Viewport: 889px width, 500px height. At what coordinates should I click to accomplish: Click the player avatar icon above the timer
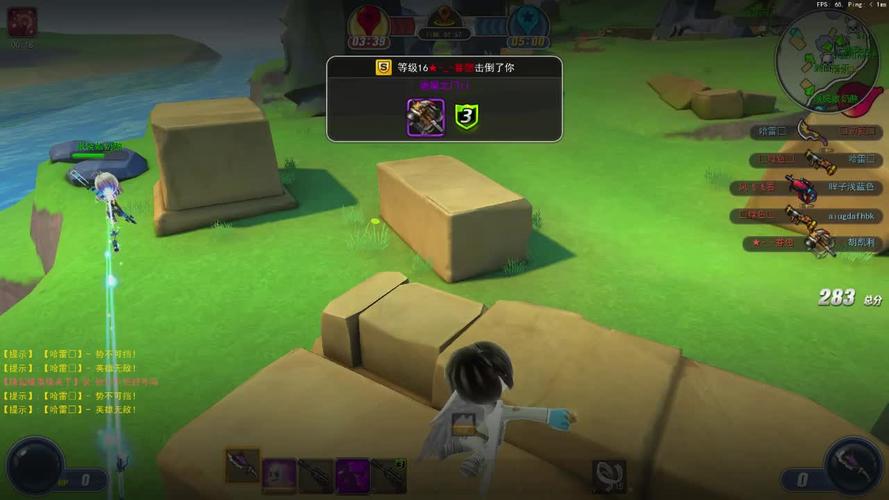(22, 19)
